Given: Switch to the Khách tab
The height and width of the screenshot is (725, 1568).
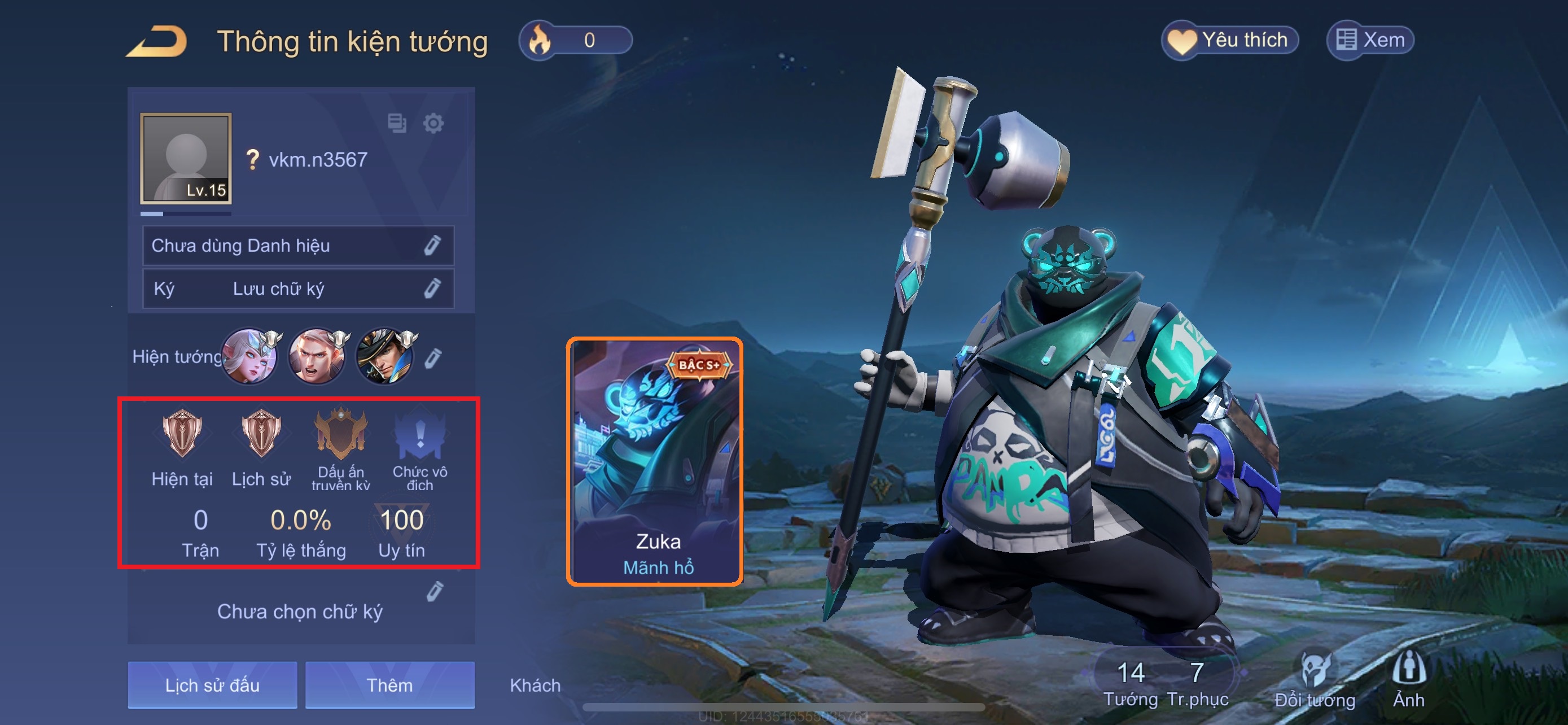Looking at the screenshot, I should point(535,685).
